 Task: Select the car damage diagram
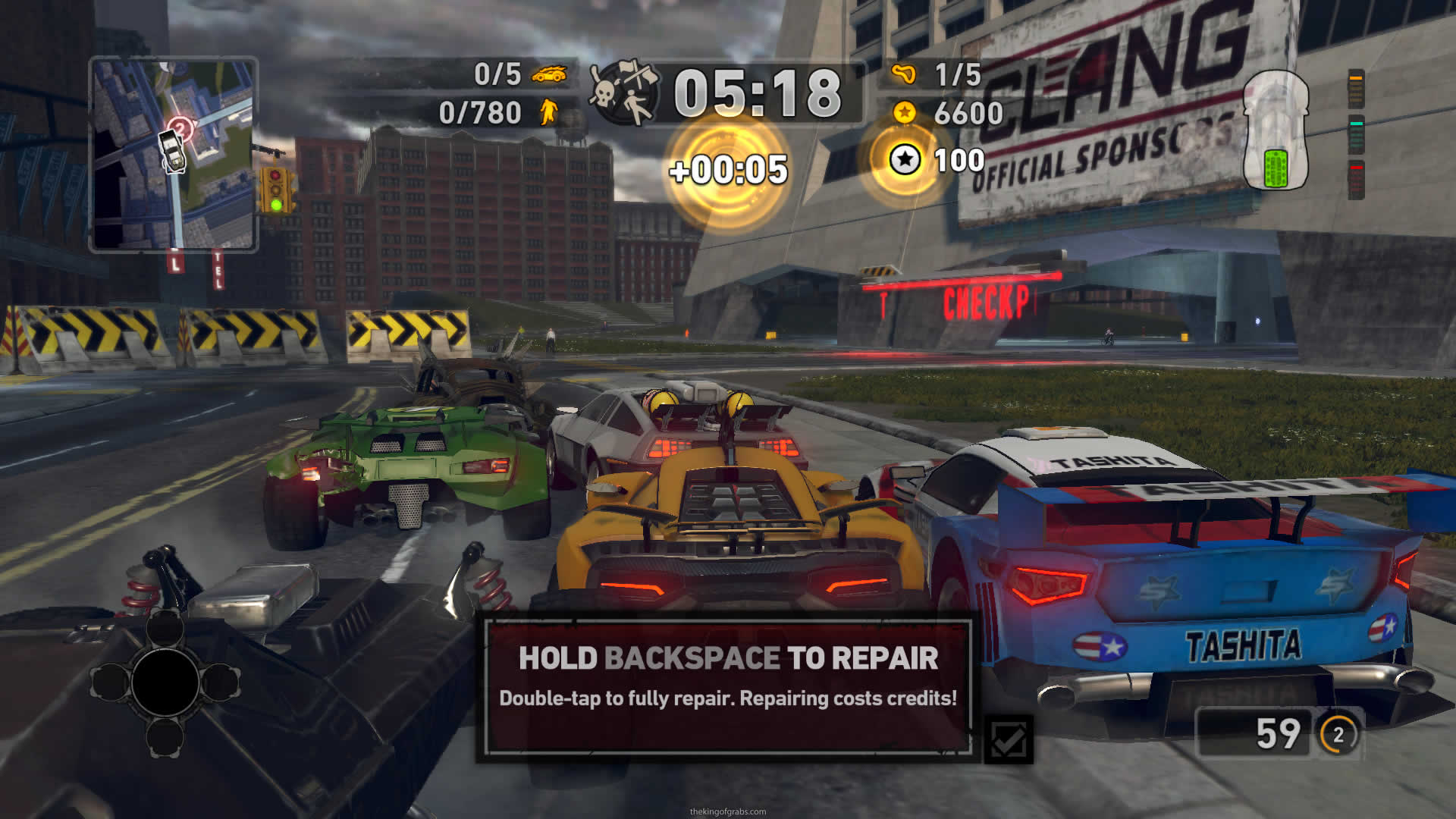pos(1276,130)
